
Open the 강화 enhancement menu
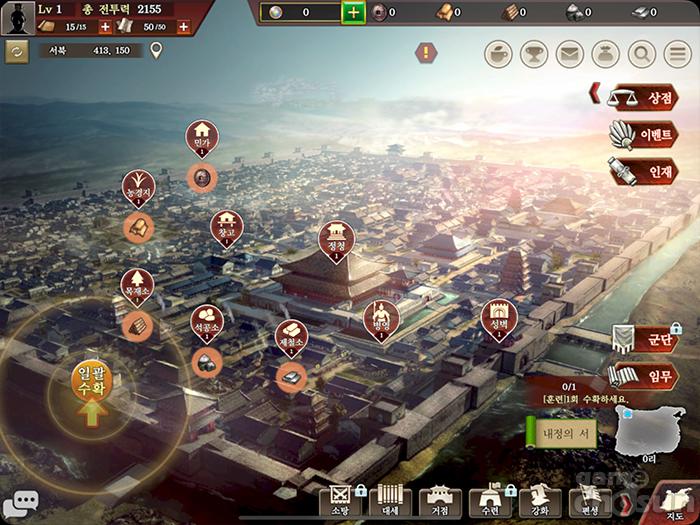click(x=538, y=502)
